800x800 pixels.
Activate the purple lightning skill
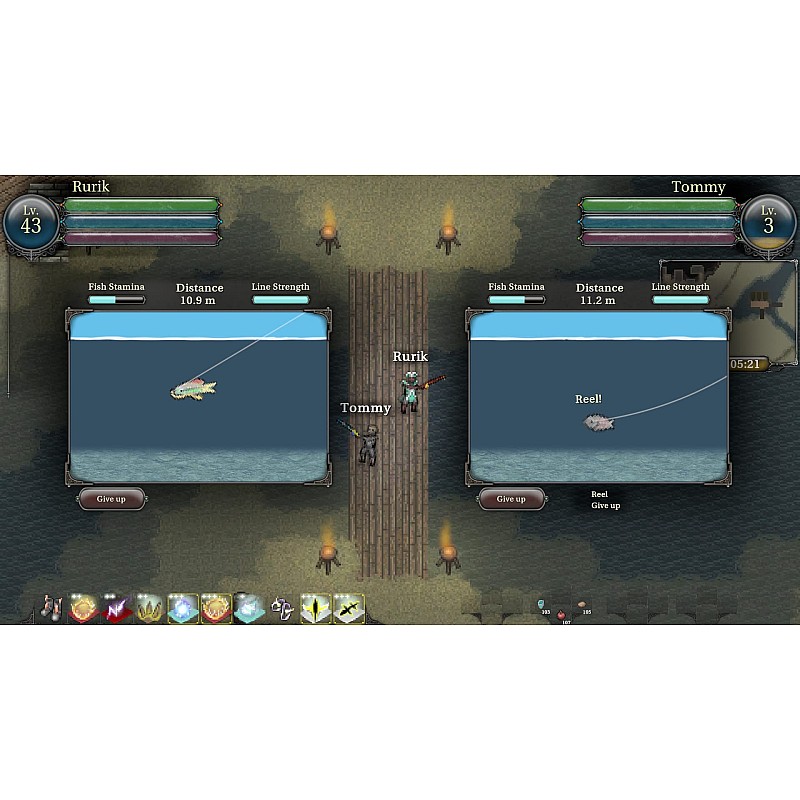[x=117, y=608]
